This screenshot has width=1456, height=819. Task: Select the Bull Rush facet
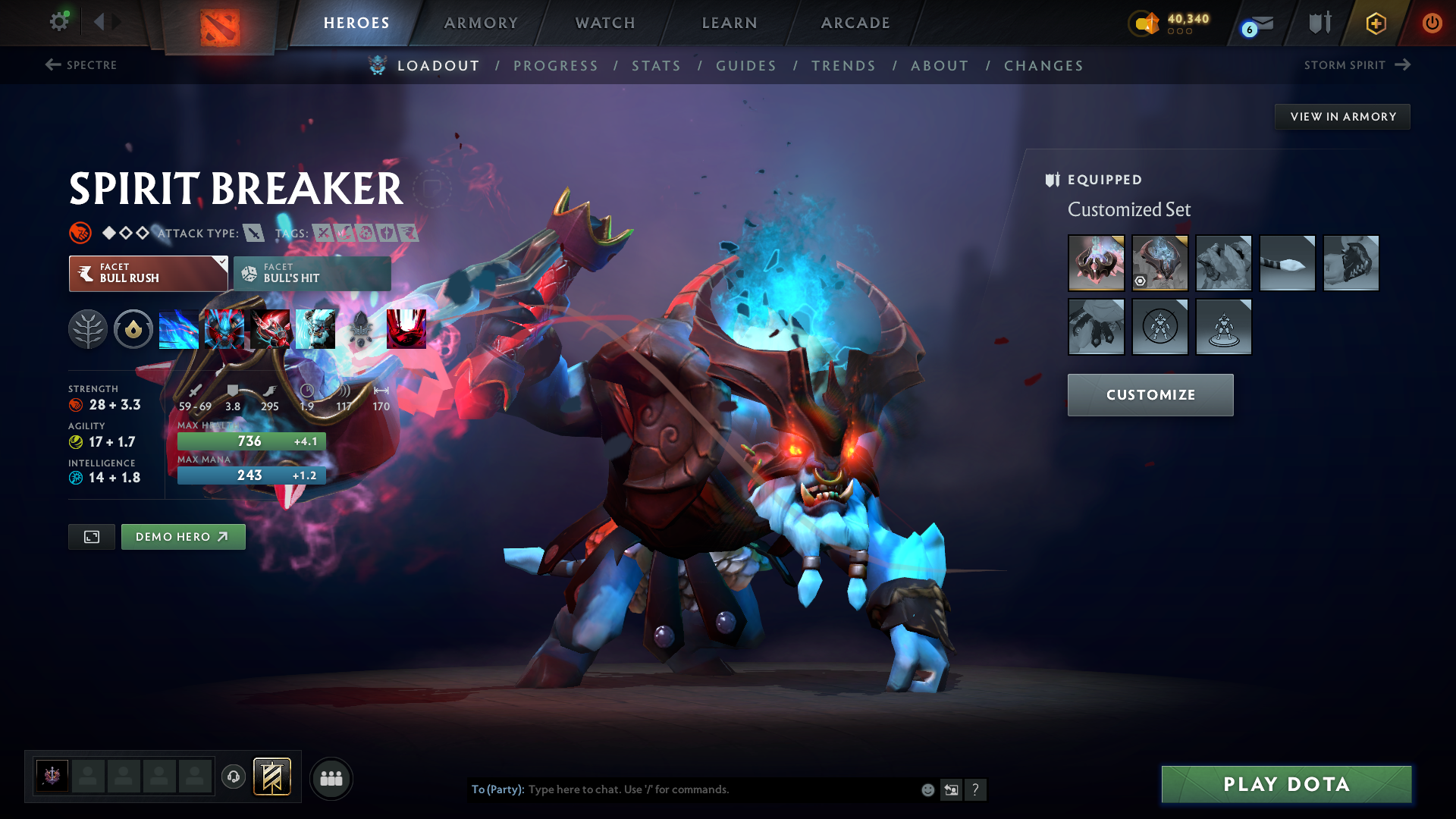pyautogui.click(x=148, y=274)
